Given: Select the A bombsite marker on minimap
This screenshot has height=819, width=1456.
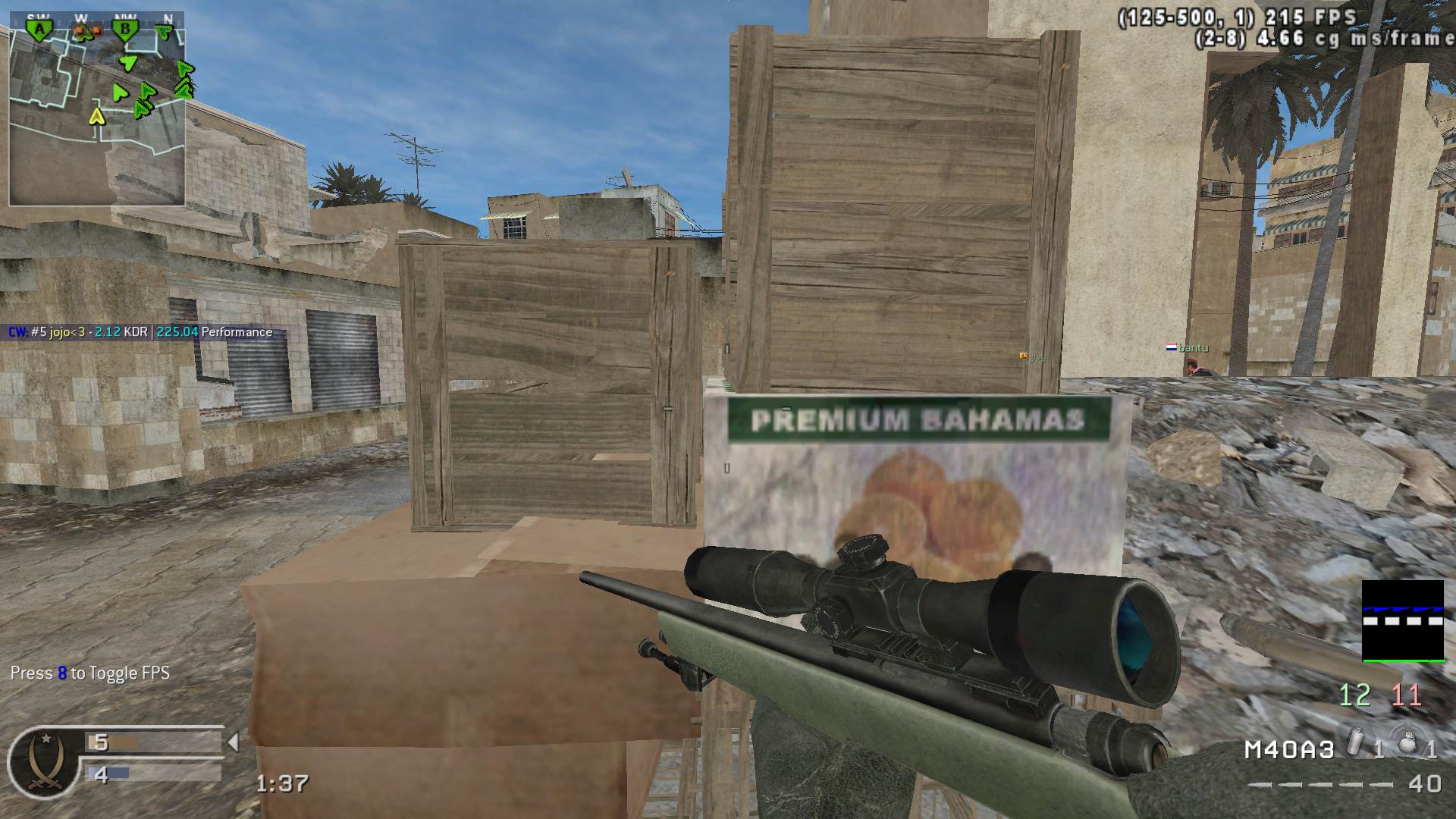Looking at the screenshot, I should tap(37, 30).
